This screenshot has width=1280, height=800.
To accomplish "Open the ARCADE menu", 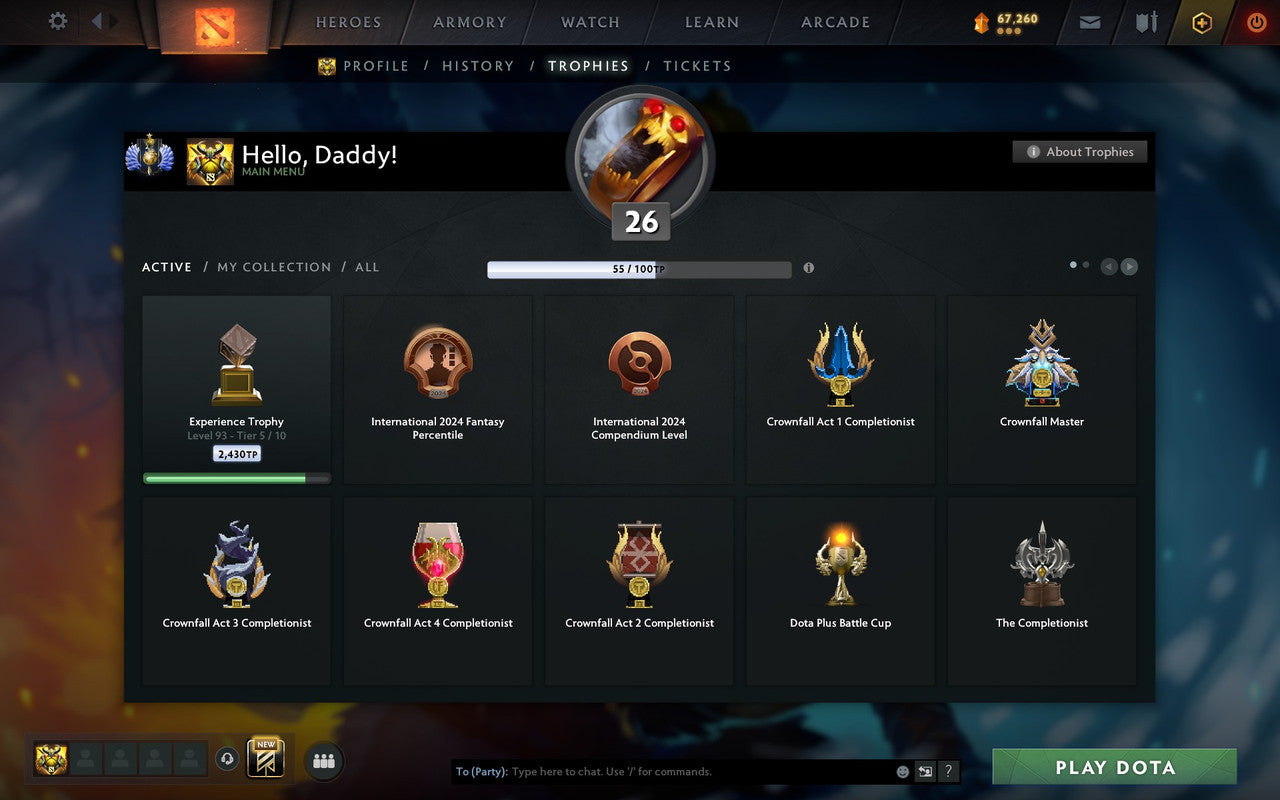I will coord(834,21).
